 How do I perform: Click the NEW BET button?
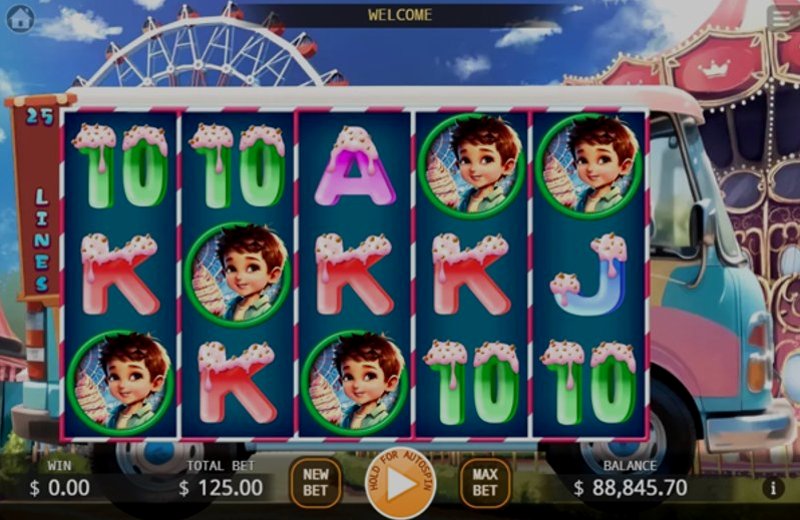315,482
